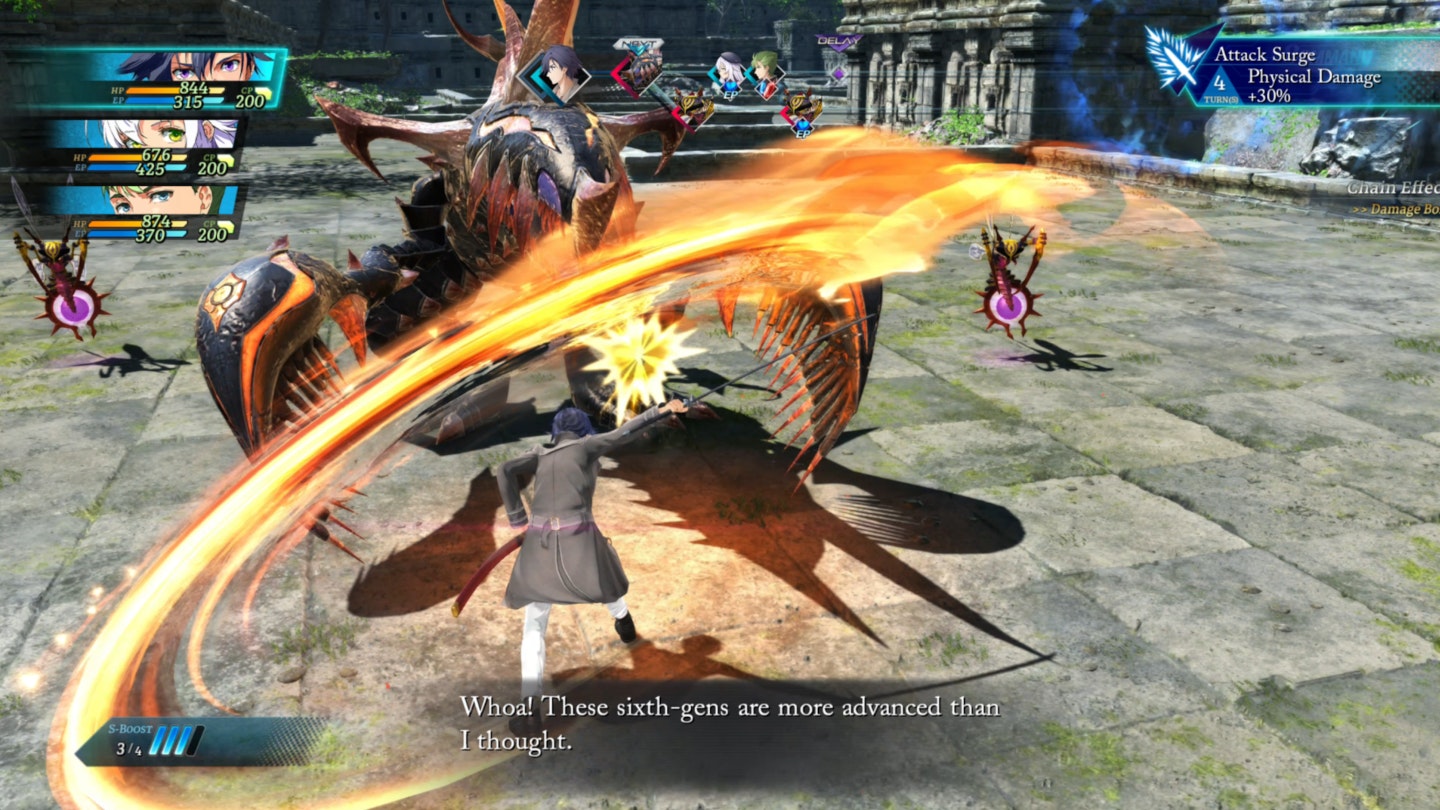Select the green-haired boy turn order icon
Screen dimensions: 1440x810
[x=766, y=73]
